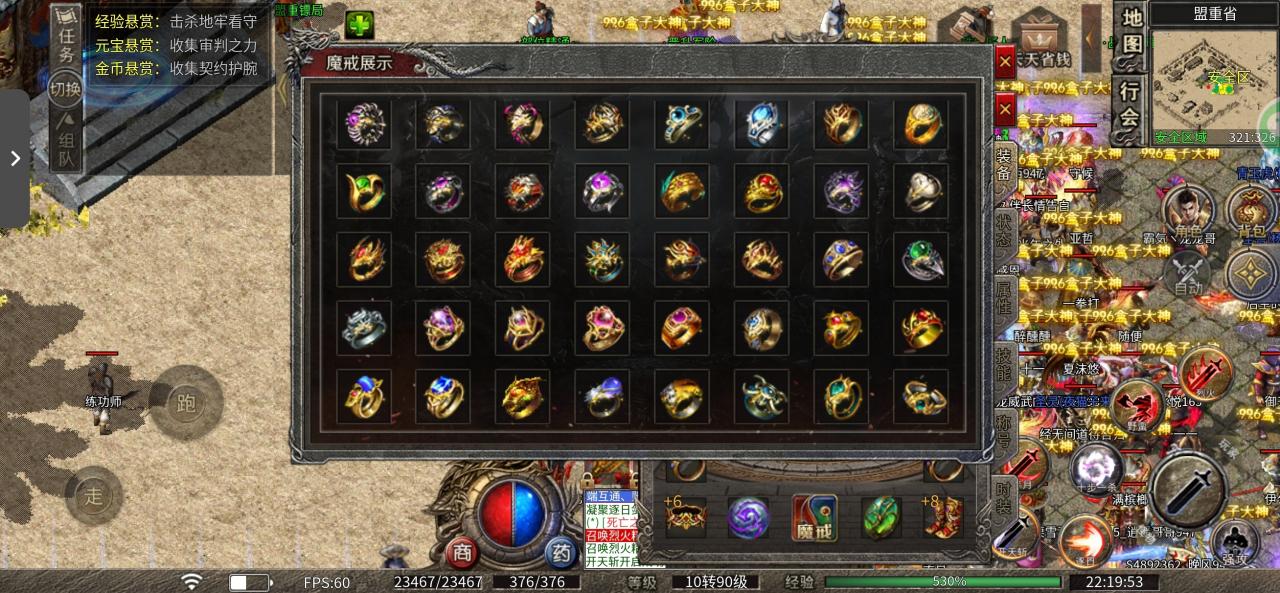Switch to the 状态 status tab

click(1003, 231)
